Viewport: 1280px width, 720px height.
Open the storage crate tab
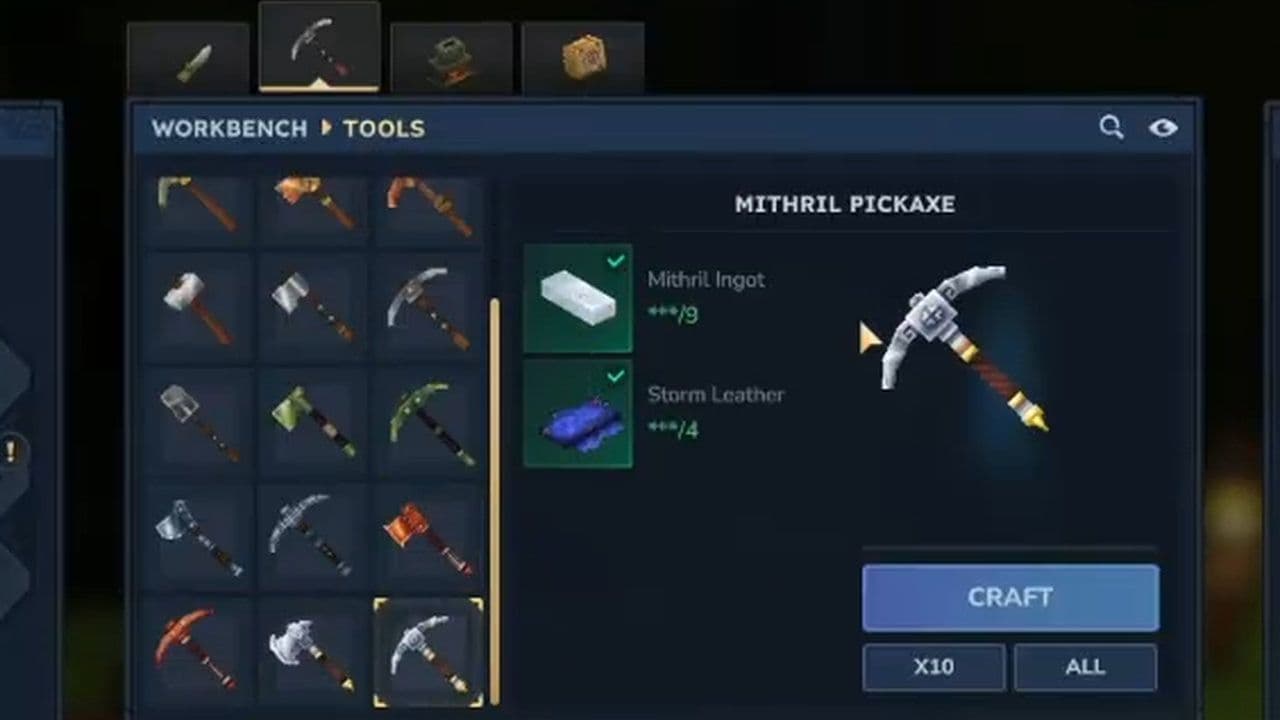point(584,55)
